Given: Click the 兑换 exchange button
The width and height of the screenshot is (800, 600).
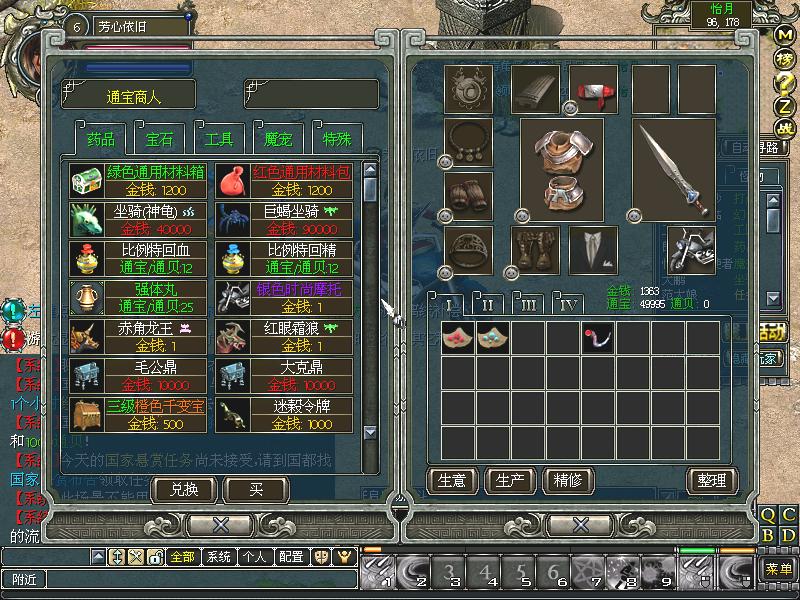Looking at the screenshot, I should (x=185, y=489).
